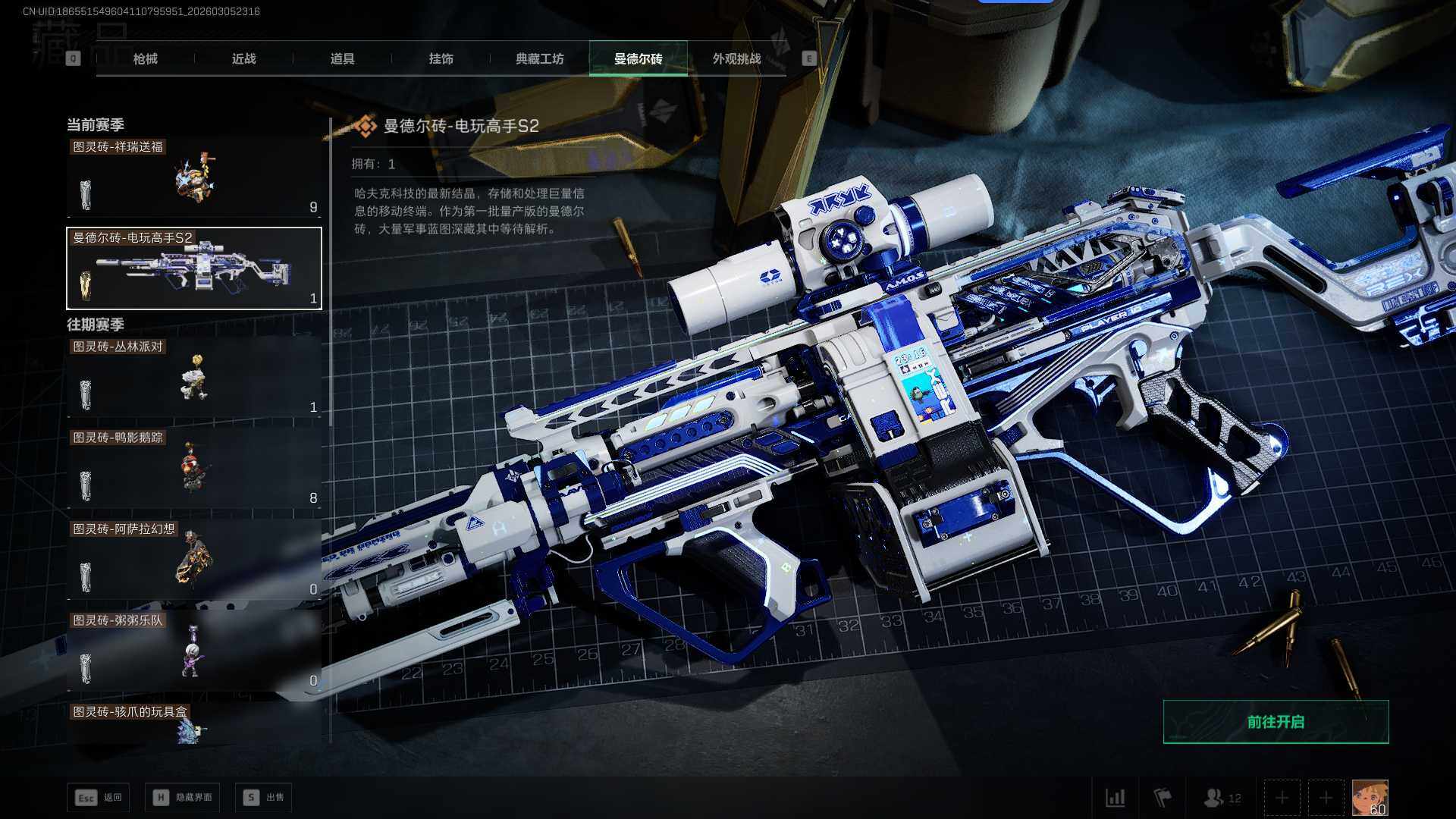Choose the 曼德尔砖-电玩高手S2 entry
The image size is (1456, 819).
pos(193,268)
